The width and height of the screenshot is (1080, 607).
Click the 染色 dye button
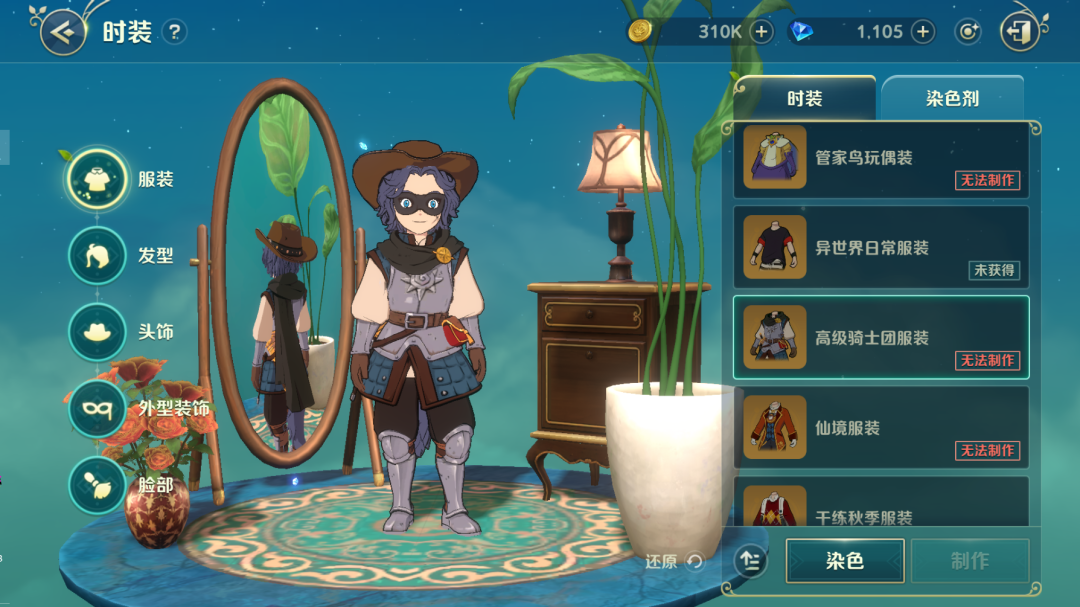coord(845,561)
